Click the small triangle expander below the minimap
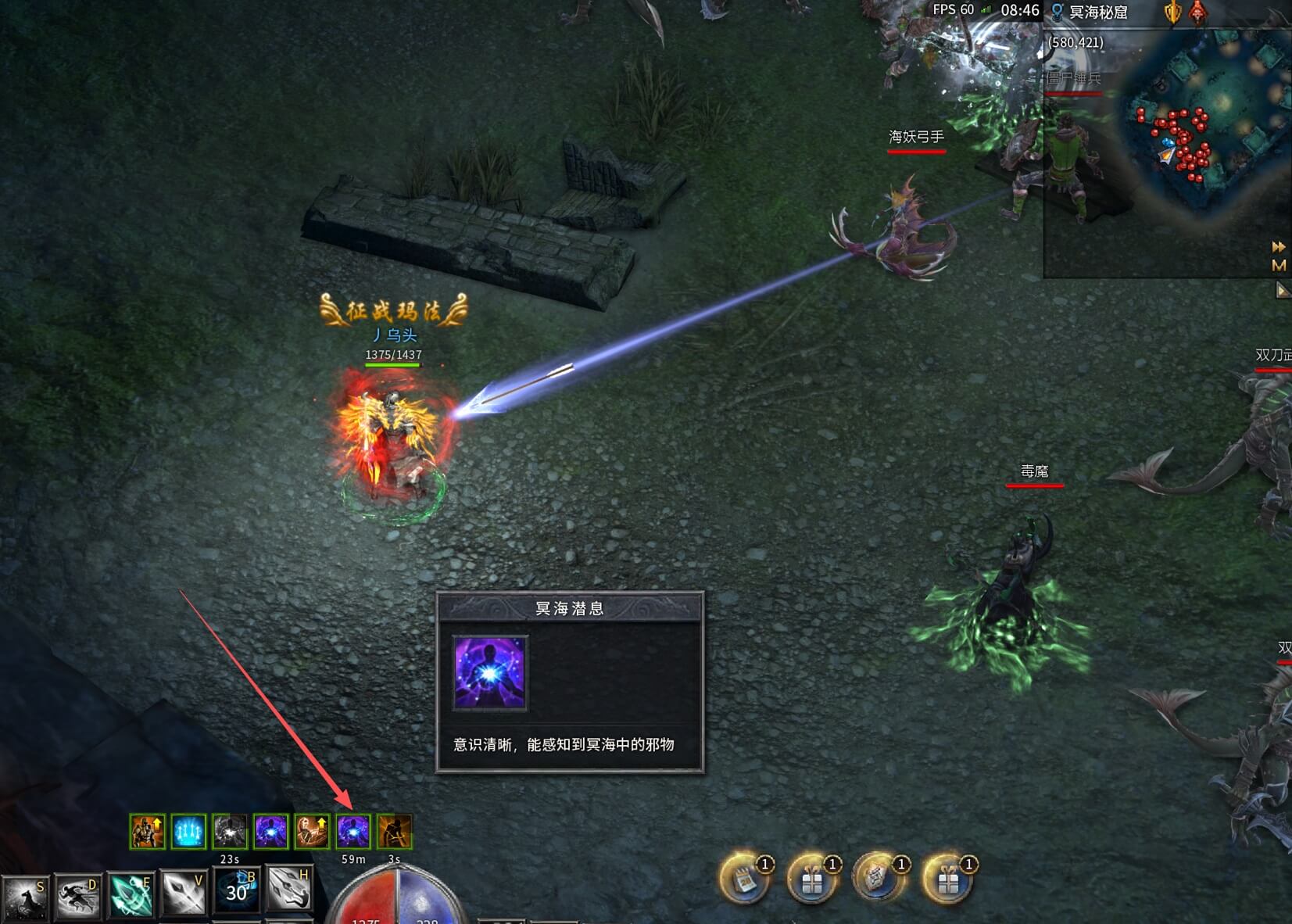 (x=1282, y=291)
